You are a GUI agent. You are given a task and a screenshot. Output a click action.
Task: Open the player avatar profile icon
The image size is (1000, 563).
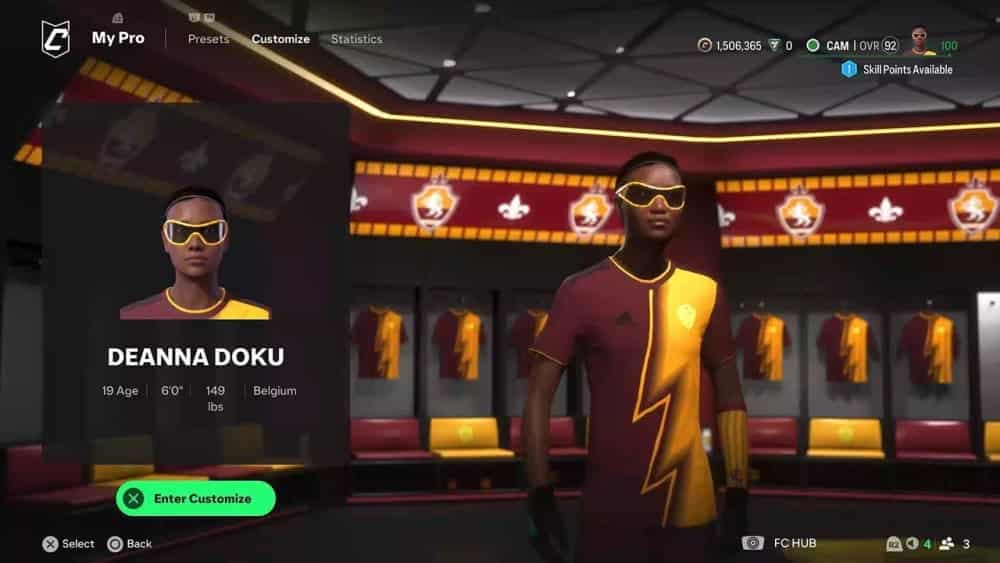tap(919, 43)
